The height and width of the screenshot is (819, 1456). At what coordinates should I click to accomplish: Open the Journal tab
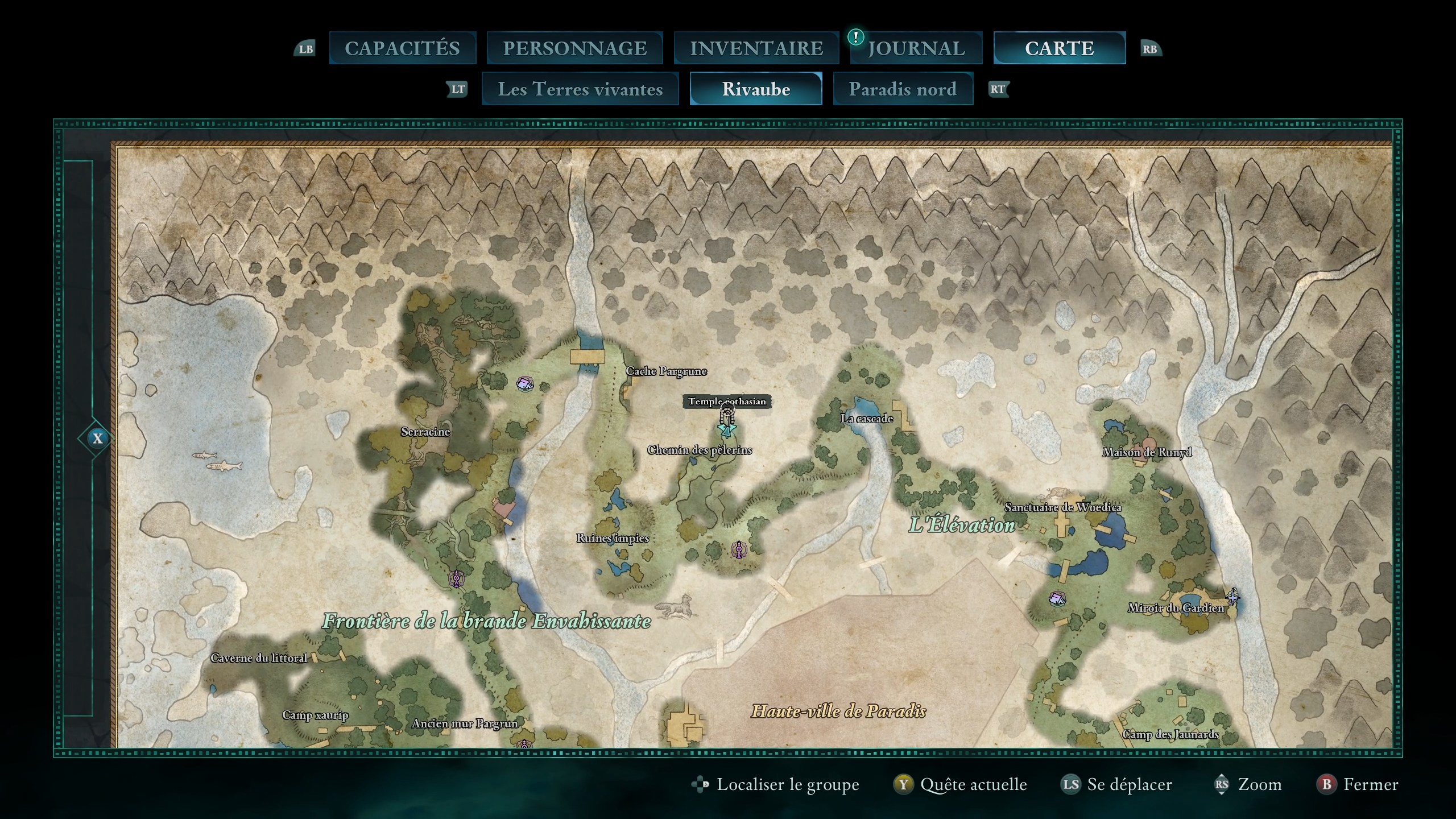pos(916,48)
